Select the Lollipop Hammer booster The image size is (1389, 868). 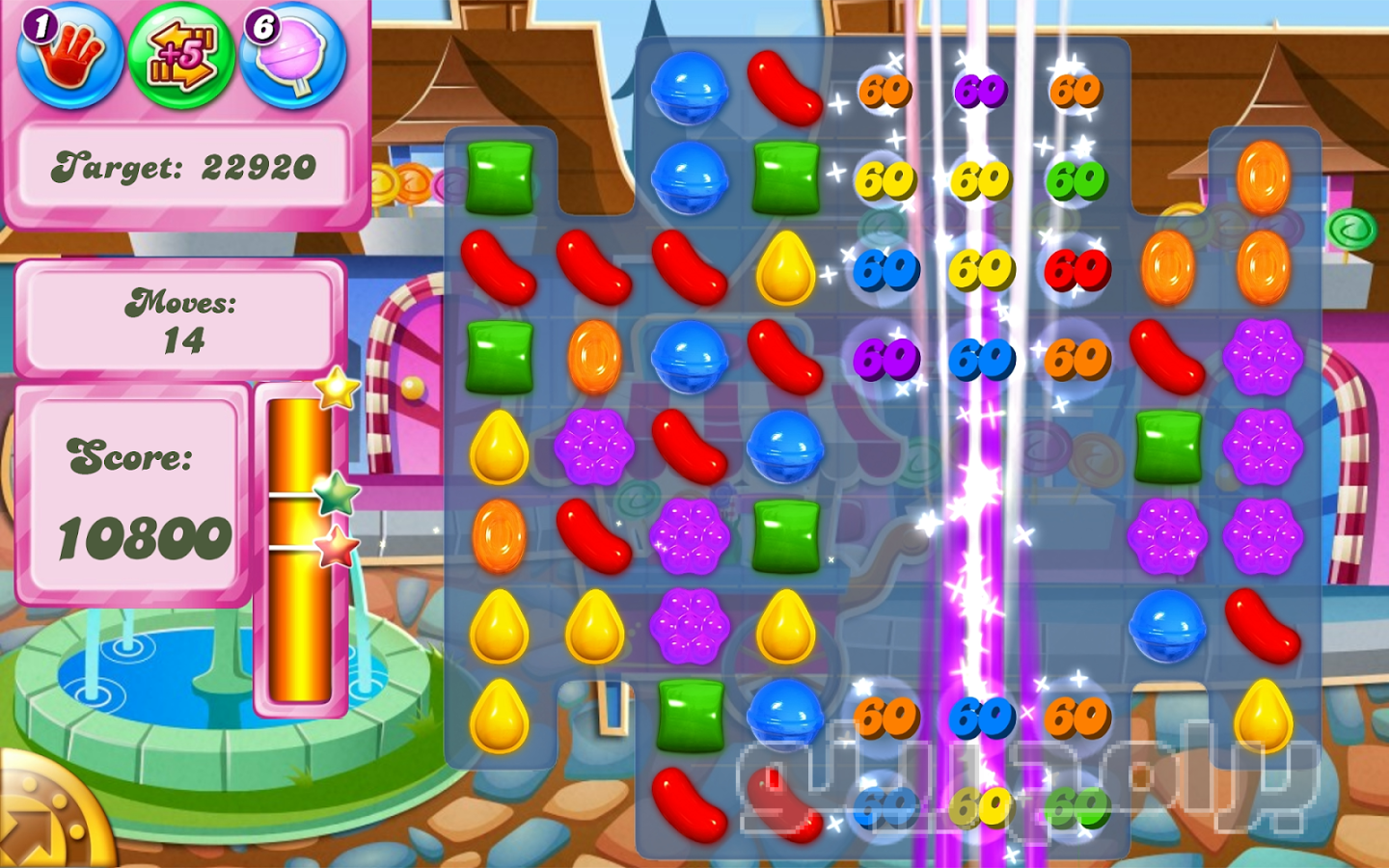coord(293,56)
